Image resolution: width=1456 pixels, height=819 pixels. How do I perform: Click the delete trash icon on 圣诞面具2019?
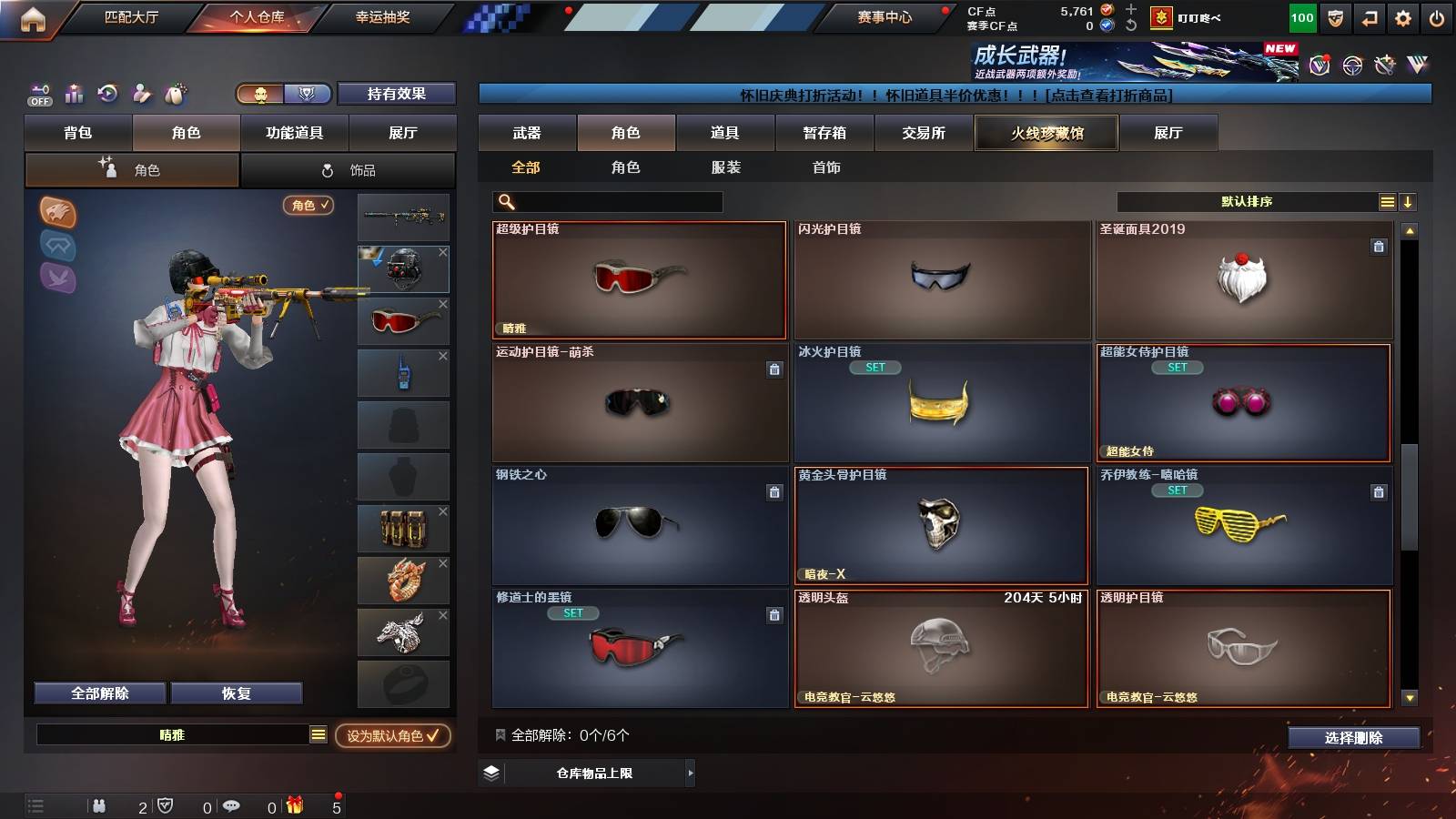1378,245
